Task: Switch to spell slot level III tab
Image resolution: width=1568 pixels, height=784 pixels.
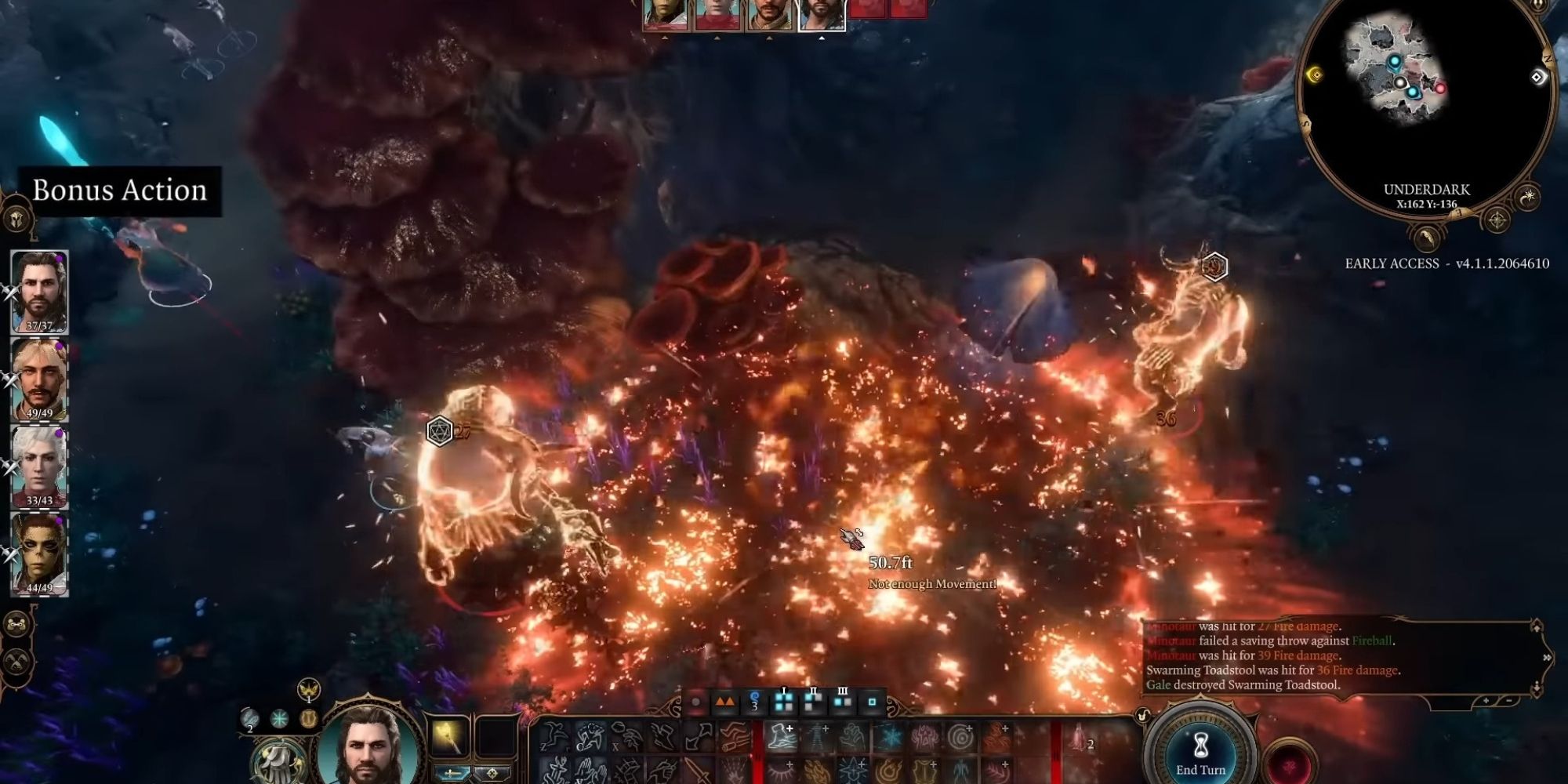Action: pos(843,702)
